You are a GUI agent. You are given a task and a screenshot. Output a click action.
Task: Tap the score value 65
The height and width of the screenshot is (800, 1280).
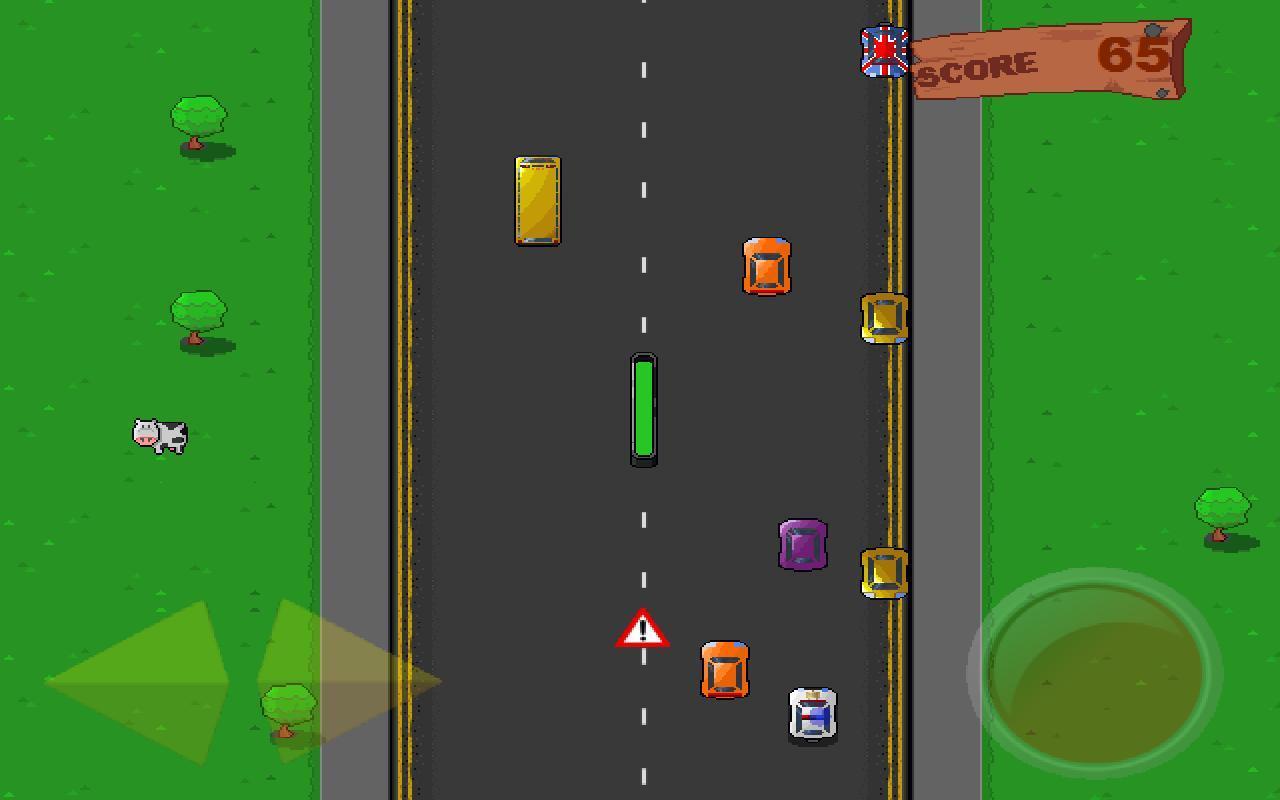[x=1132, y=57]
